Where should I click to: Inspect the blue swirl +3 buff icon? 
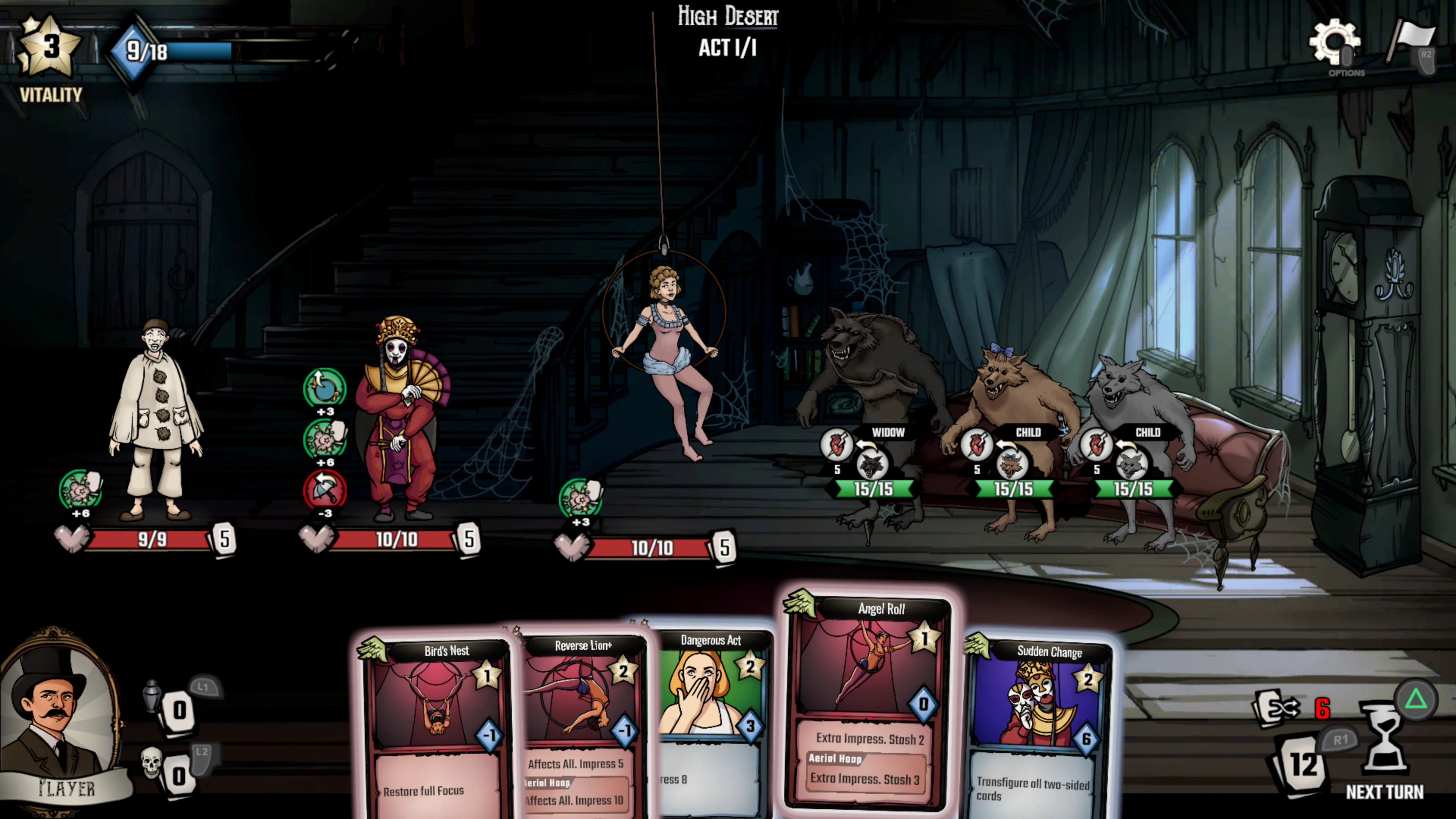(x=325, y=388)
